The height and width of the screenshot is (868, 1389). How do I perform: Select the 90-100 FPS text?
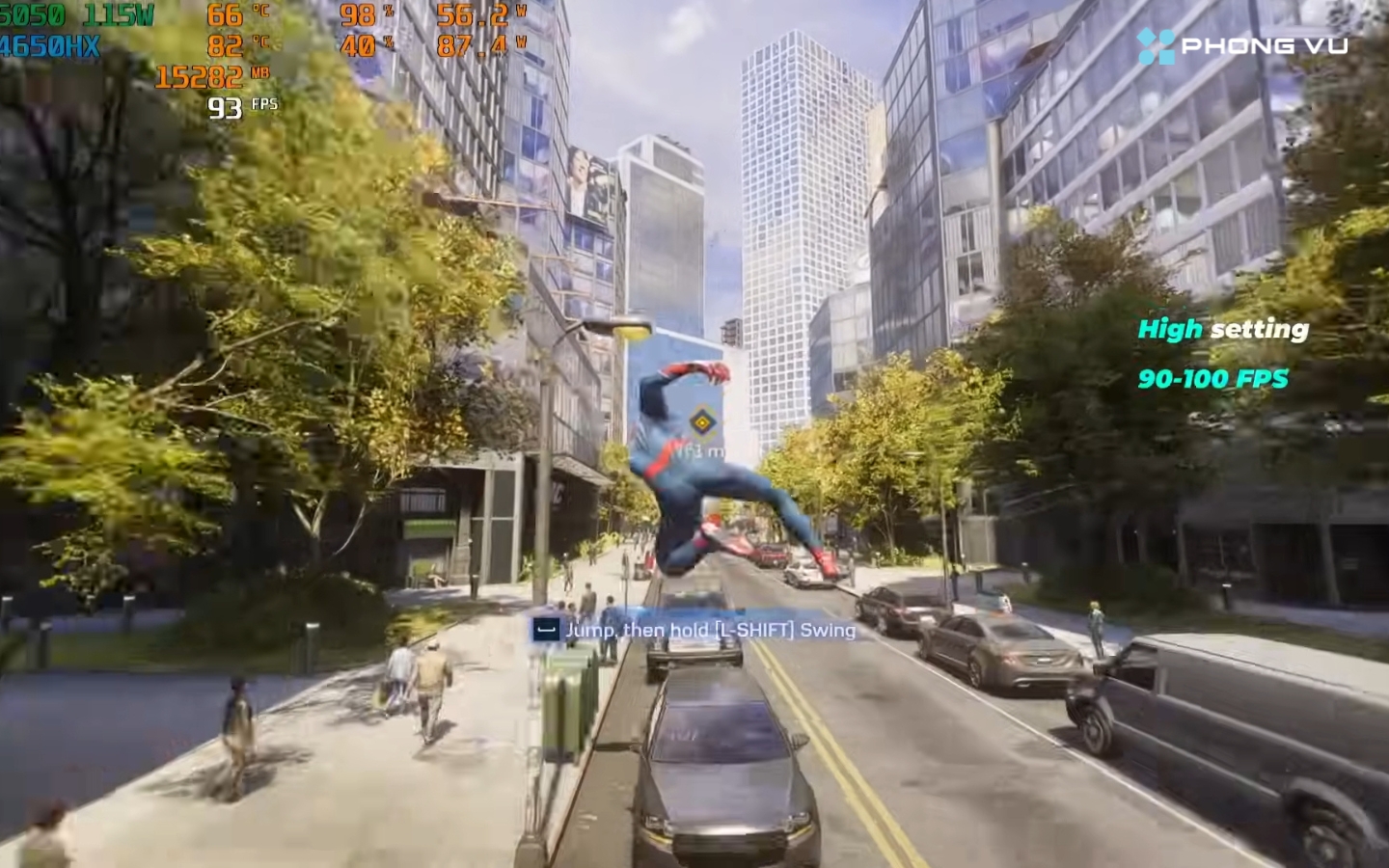pos(1213,380)
